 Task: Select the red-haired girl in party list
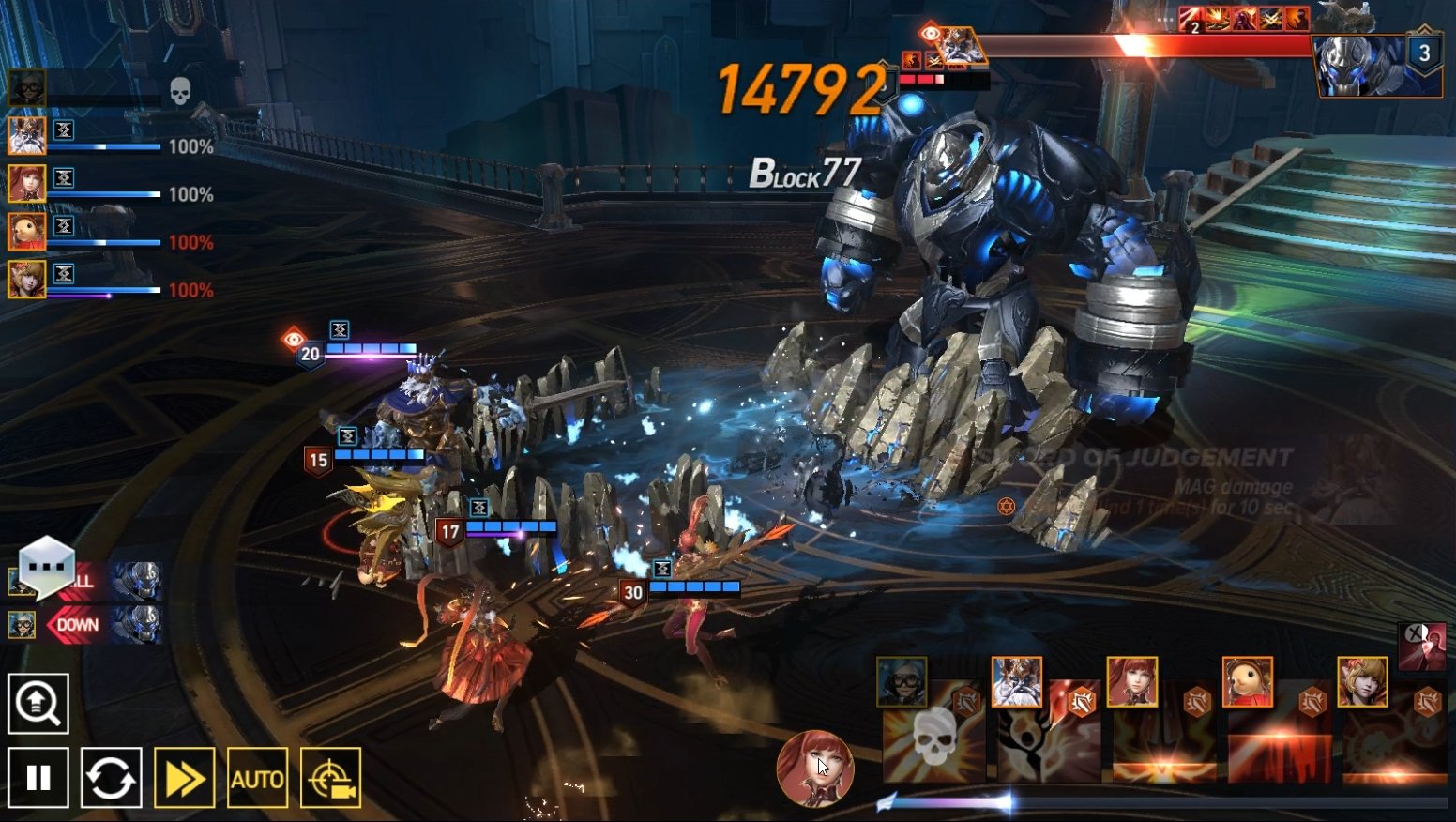tap(26, 184)
